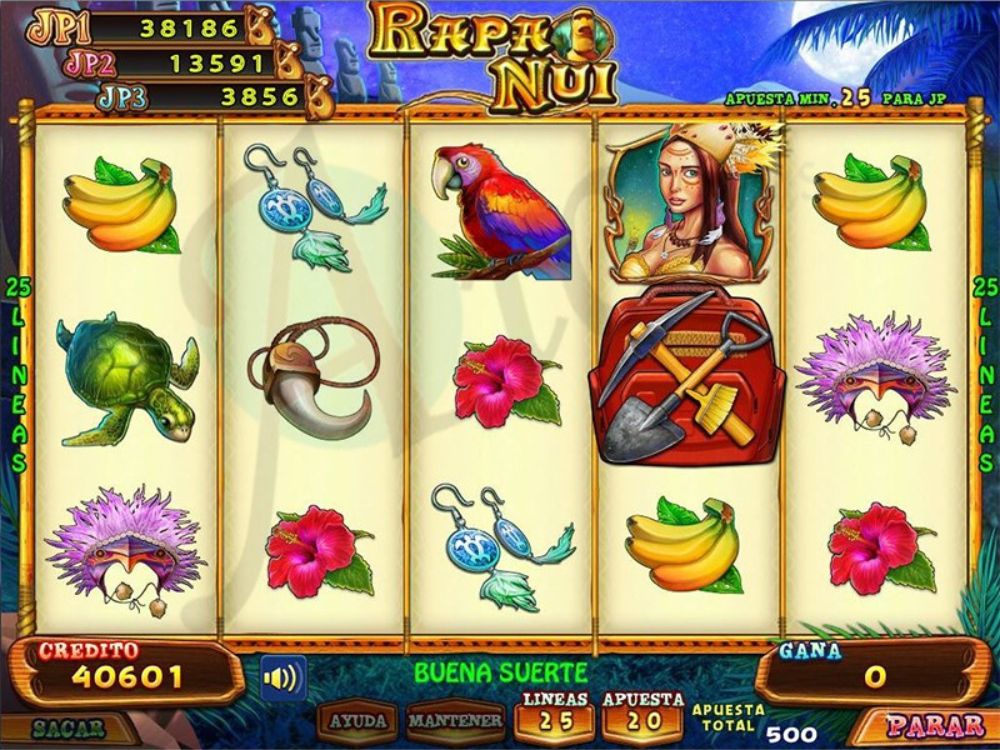Toggle the sound speaker icon

click(x=282, y=678)
